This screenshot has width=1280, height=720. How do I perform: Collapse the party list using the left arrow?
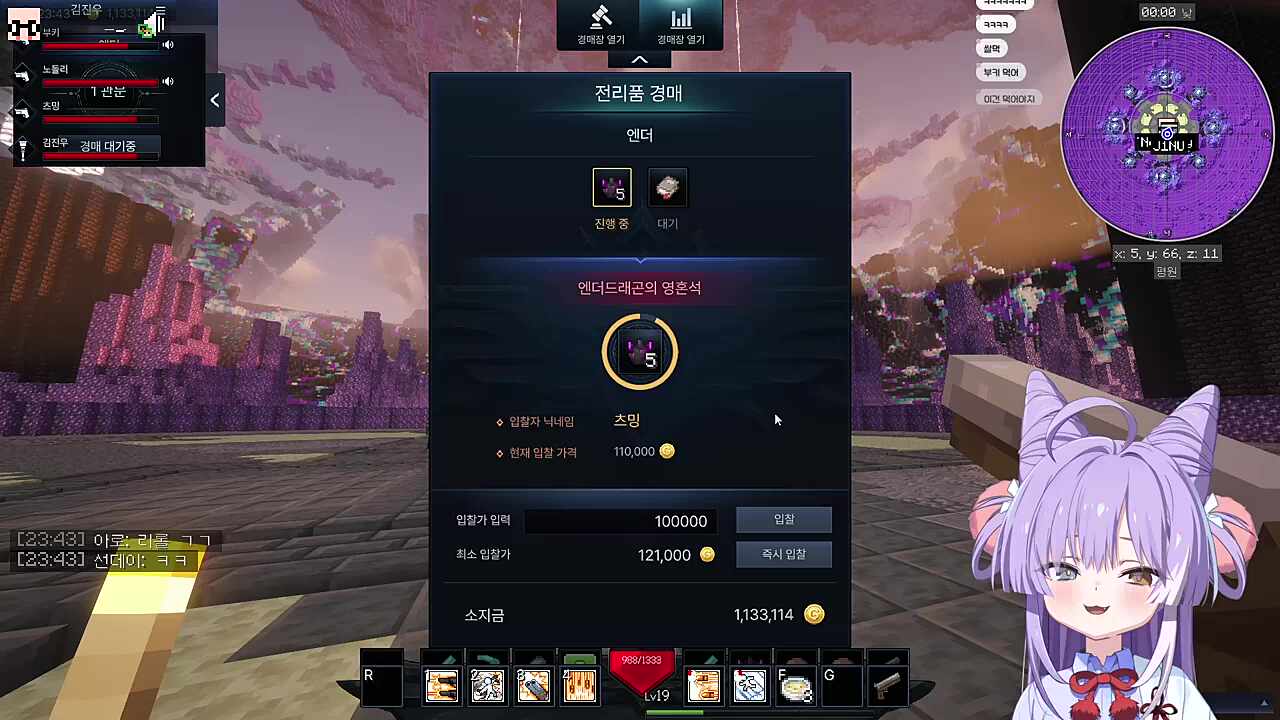tap(214, 100)
